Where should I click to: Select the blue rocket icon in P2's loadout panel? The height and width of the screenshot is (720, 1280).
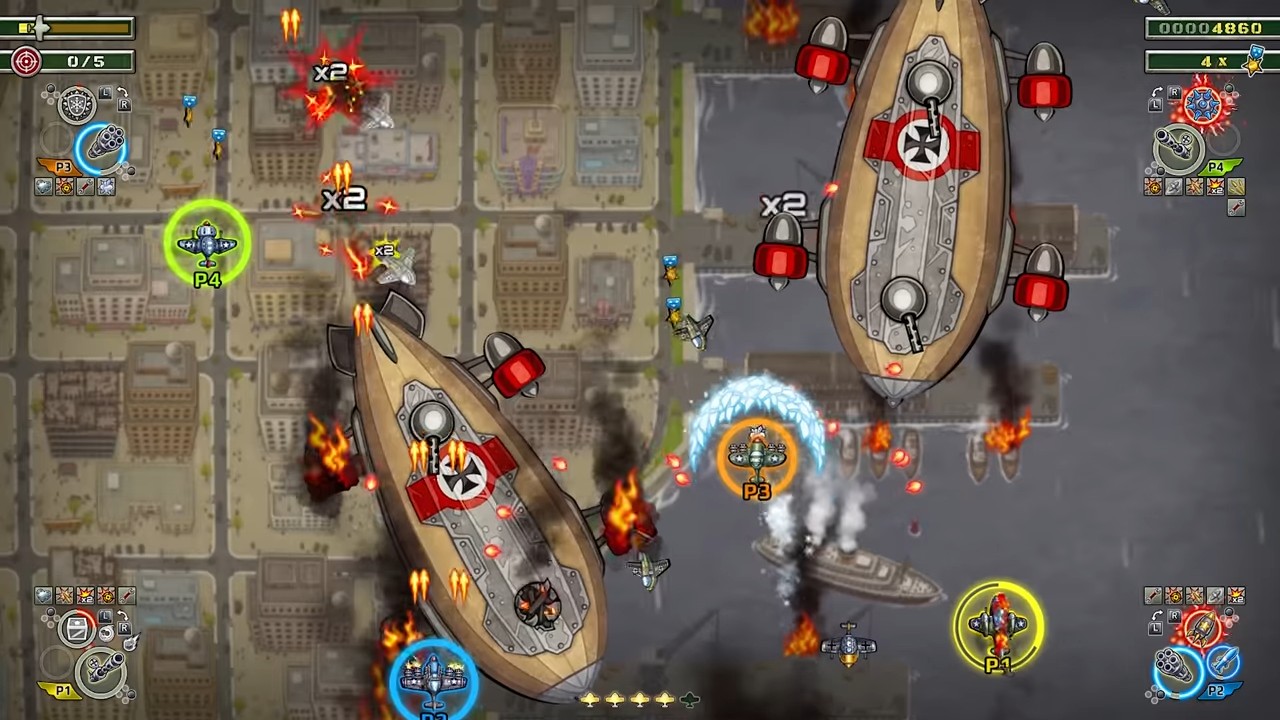coord(1225,661)
